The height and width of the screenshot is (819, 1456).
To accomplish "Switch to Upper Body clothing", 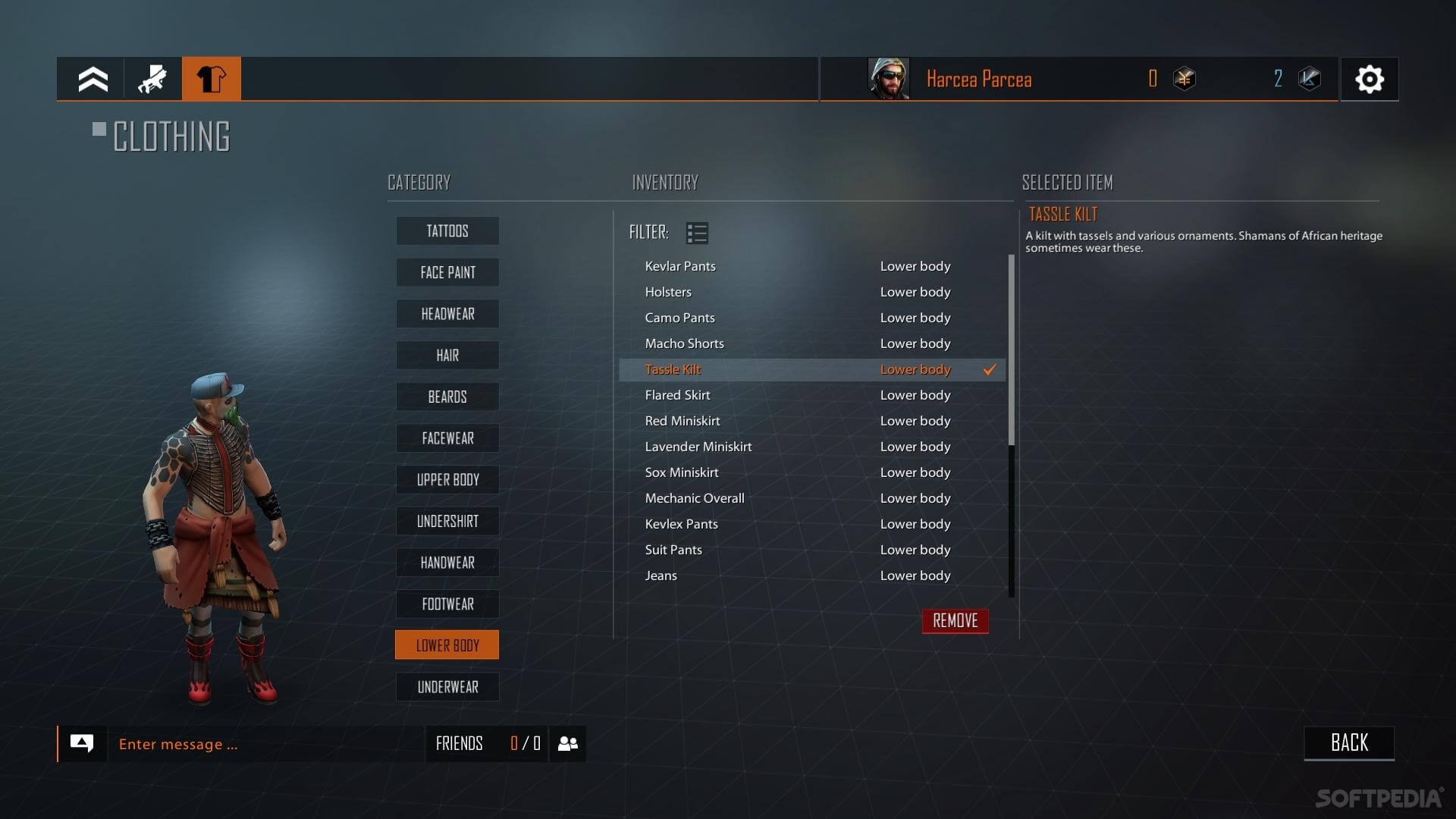I will [447, 480].
